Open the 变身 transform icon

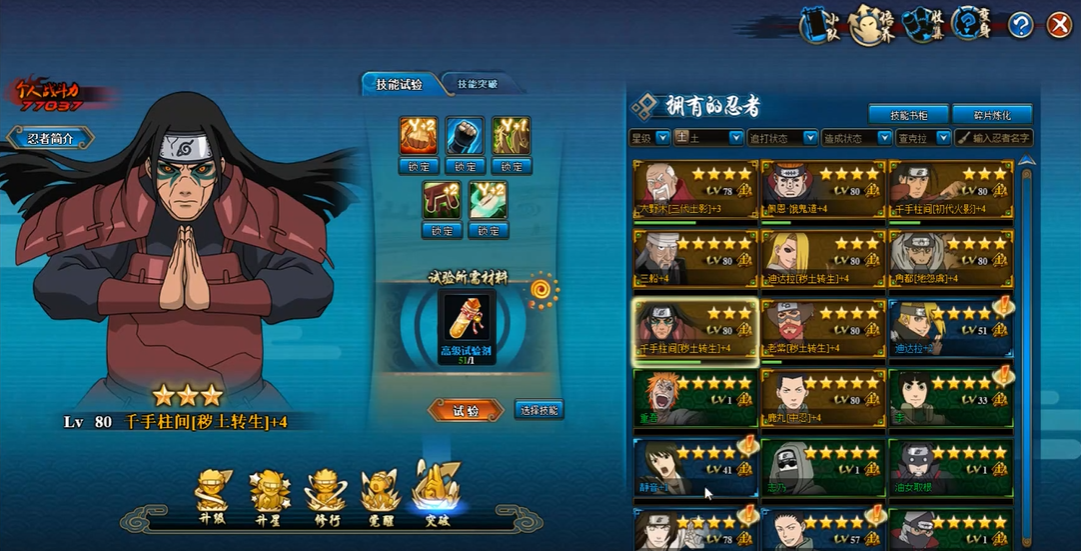click(x=968, y=25)
